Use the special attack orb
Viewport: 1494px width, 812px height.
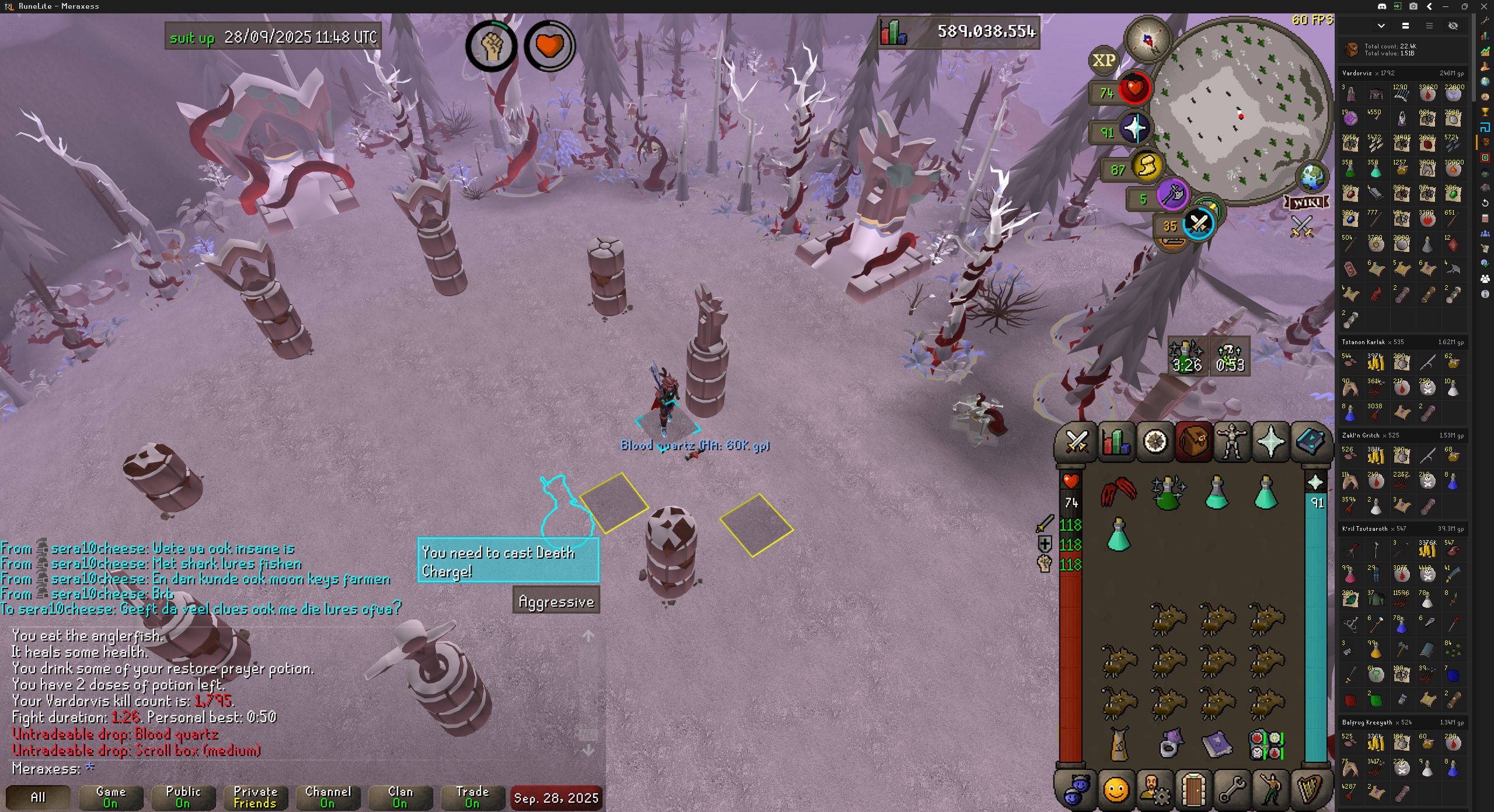(x=1199, y=223)
